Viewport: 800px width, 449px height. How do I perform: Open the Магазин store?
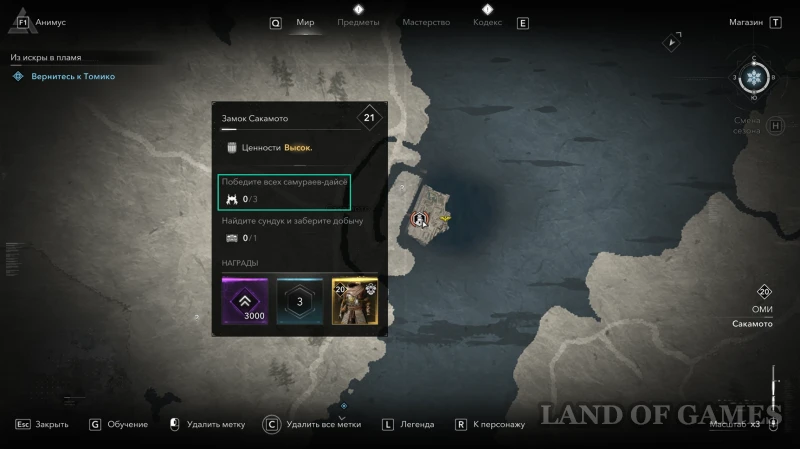746,22
